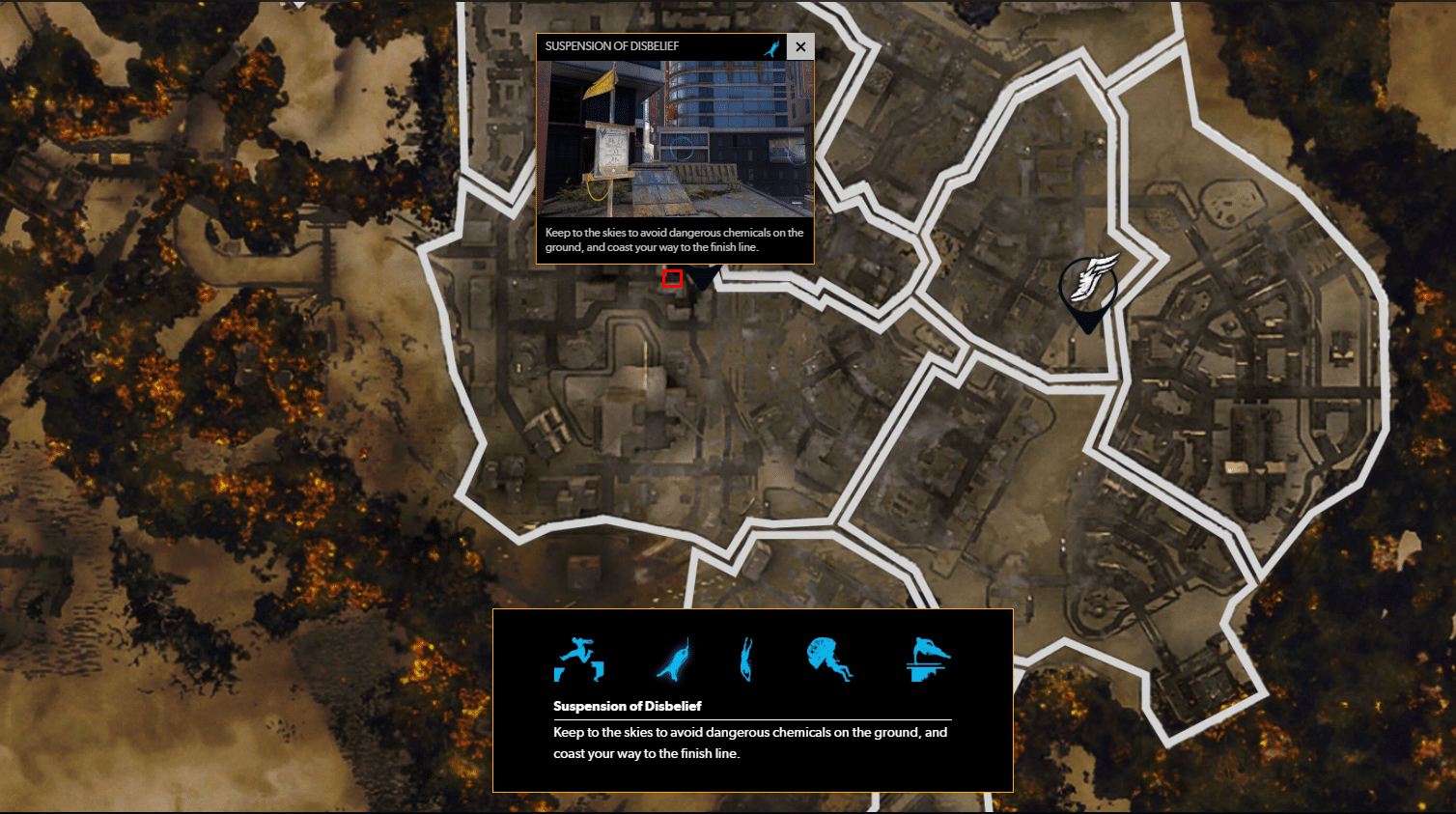Select the obstacle jump challenge icon
Image resolution: width=1456 pixels, height=814 pixels.
[580, 659]
